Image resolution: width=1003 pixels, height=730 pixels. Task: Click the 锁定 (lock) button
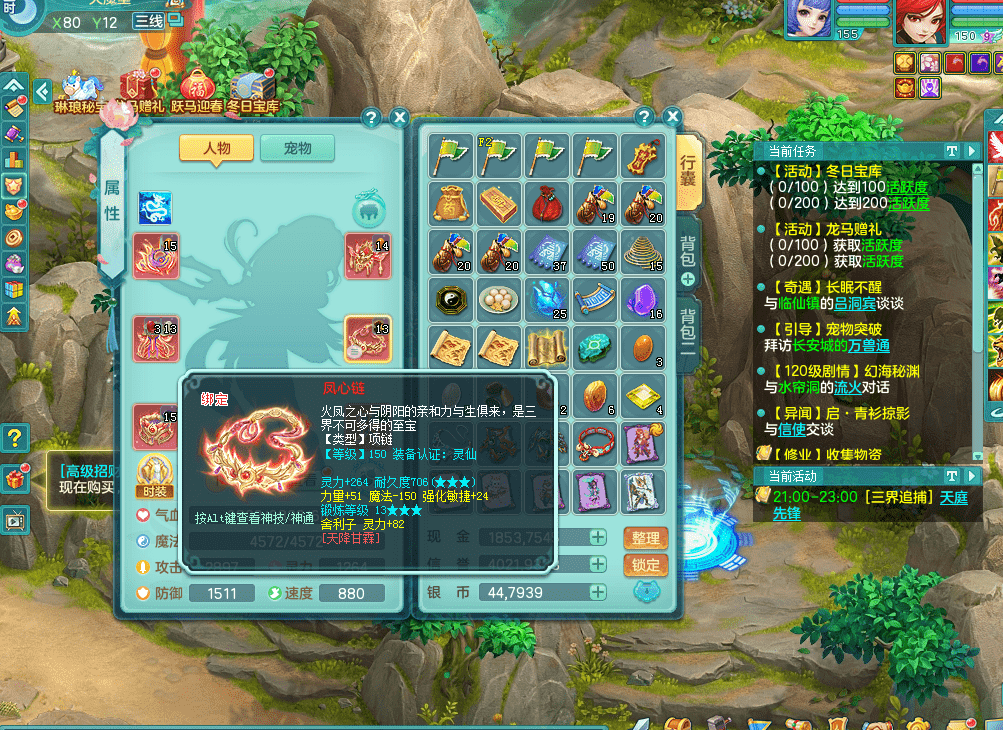pyautogui.click(x=646, y=565)
